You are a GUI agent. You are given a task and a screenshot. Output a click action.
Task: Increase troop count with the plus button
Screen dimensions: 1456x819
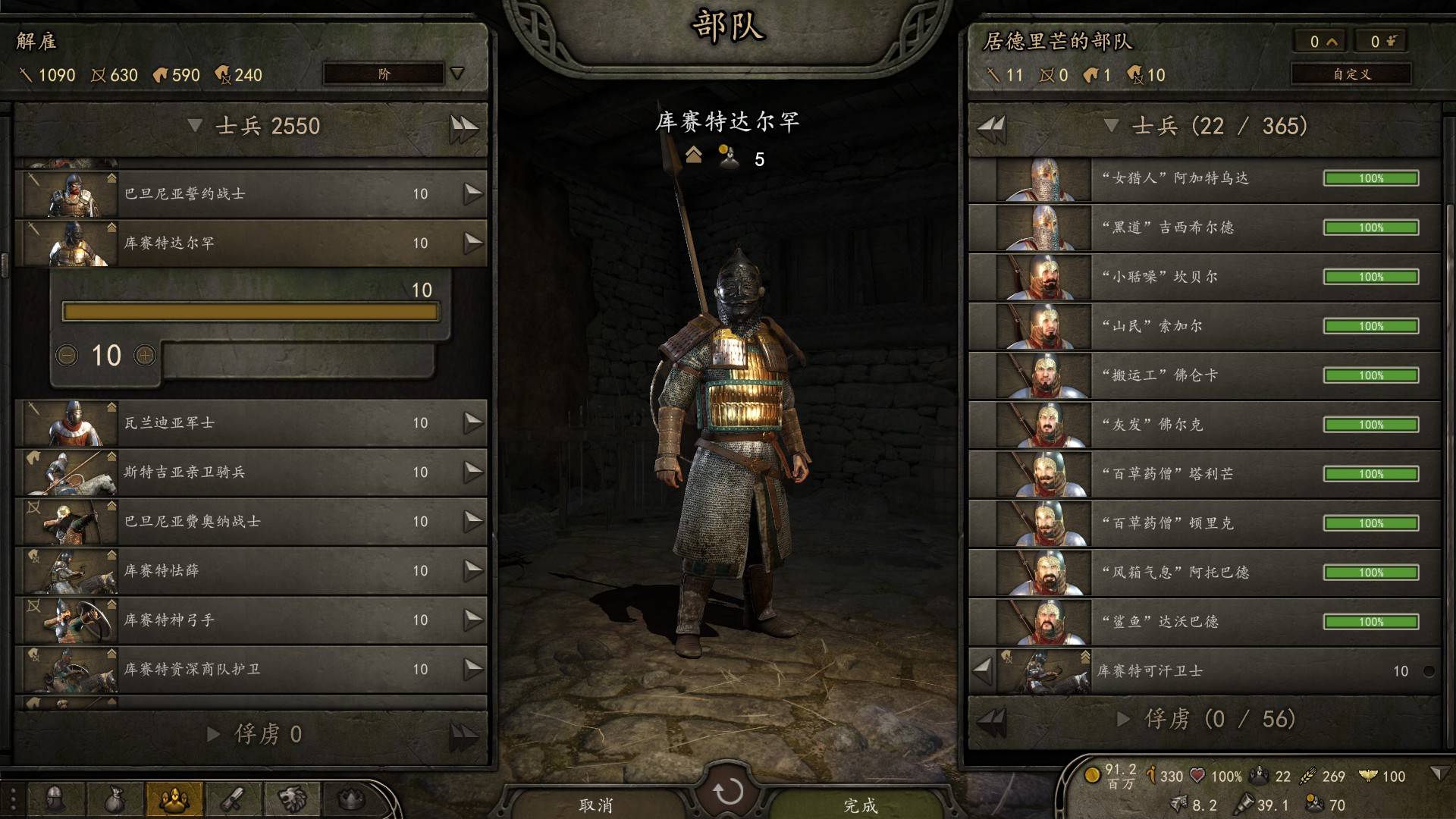[145, 355]
